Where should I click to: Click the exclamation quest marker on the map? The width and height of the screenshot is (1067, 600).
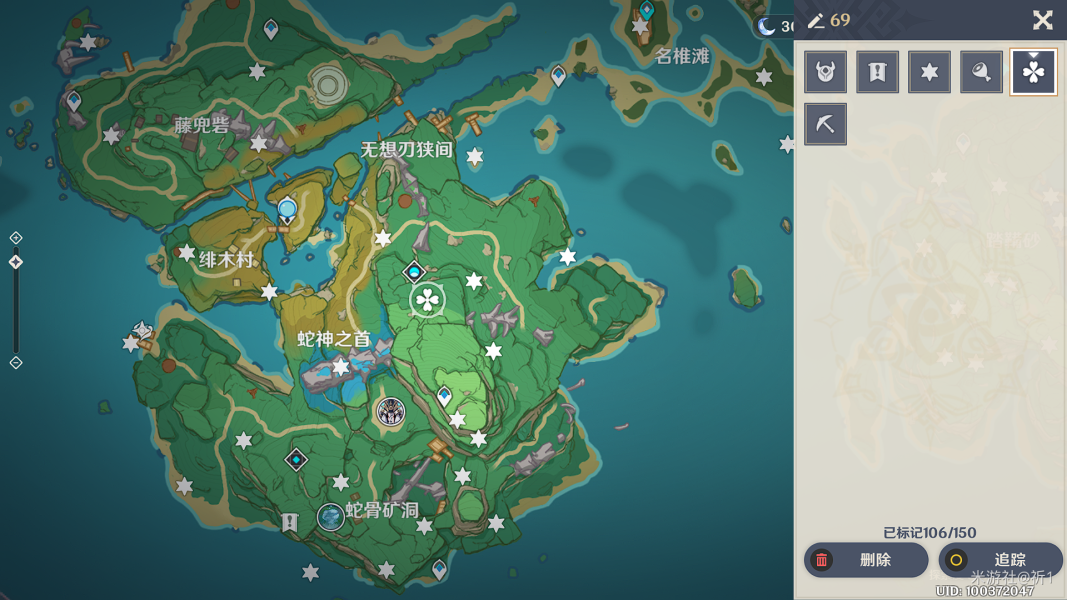coord(290,522)
